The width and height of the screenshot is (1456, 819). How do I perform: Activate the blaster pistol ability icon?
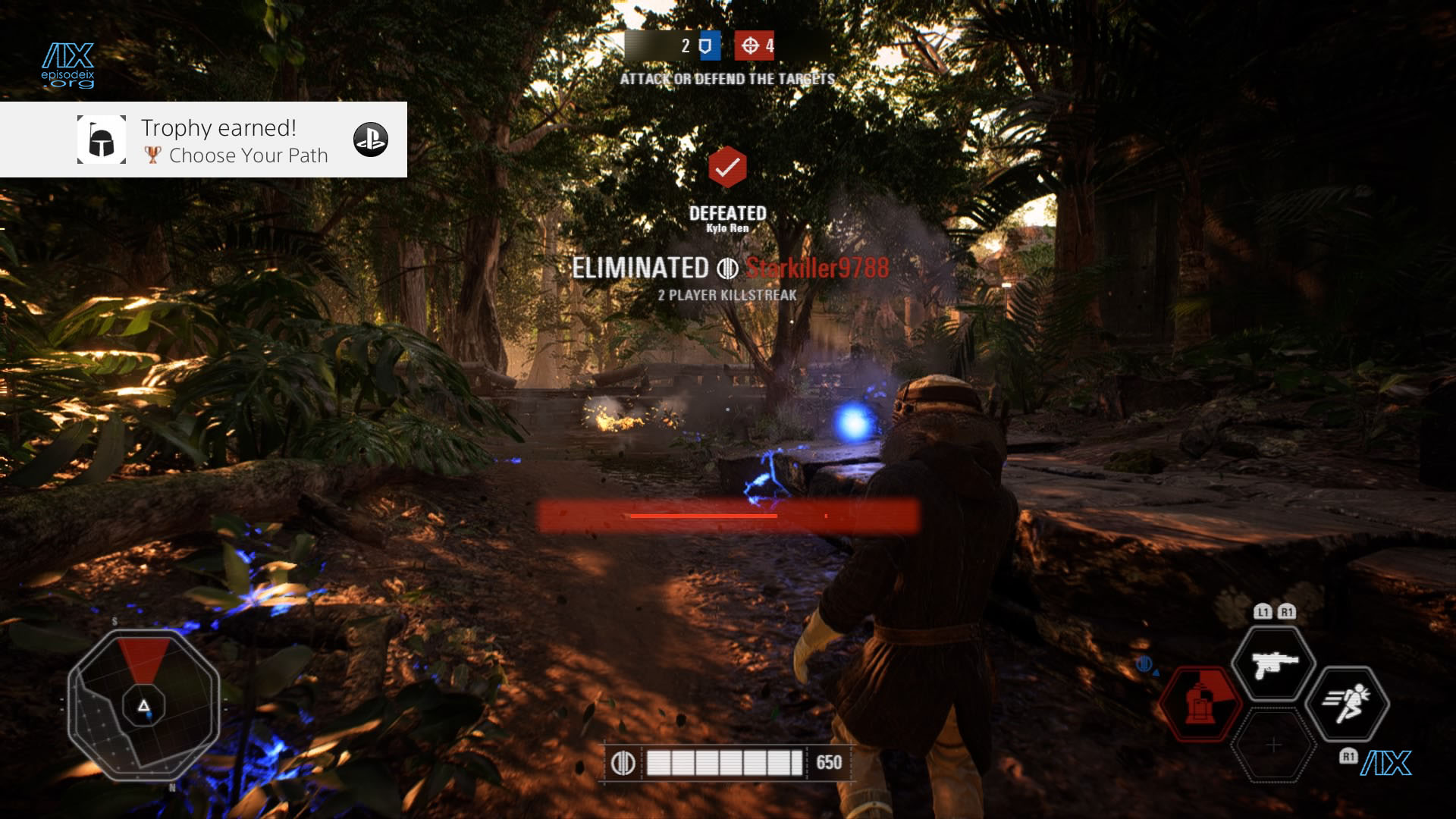[x=1273, y=664]
